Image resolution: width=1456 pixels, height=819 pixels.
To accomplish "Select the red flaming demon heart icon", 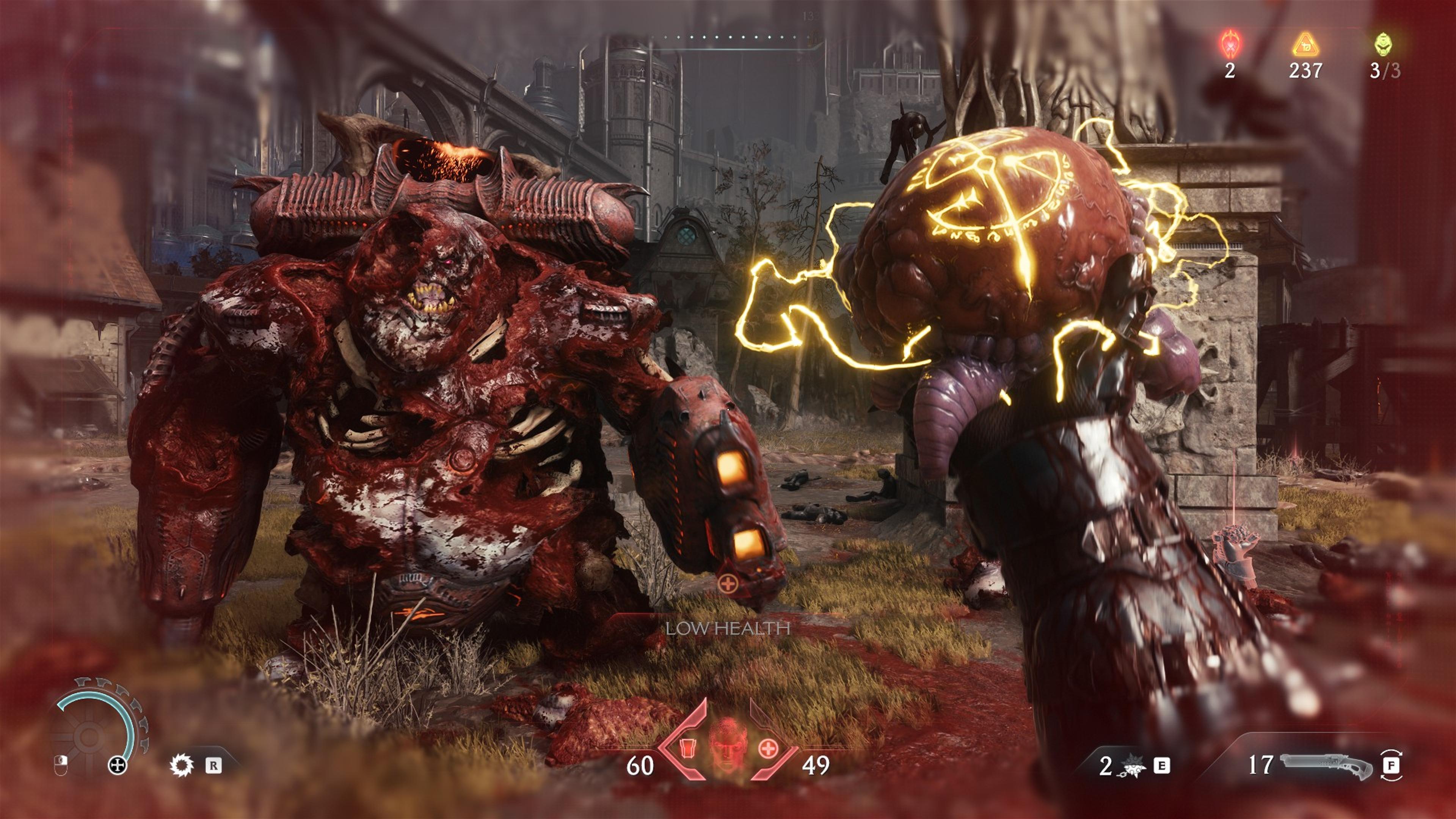I will tap(1229, 45).
